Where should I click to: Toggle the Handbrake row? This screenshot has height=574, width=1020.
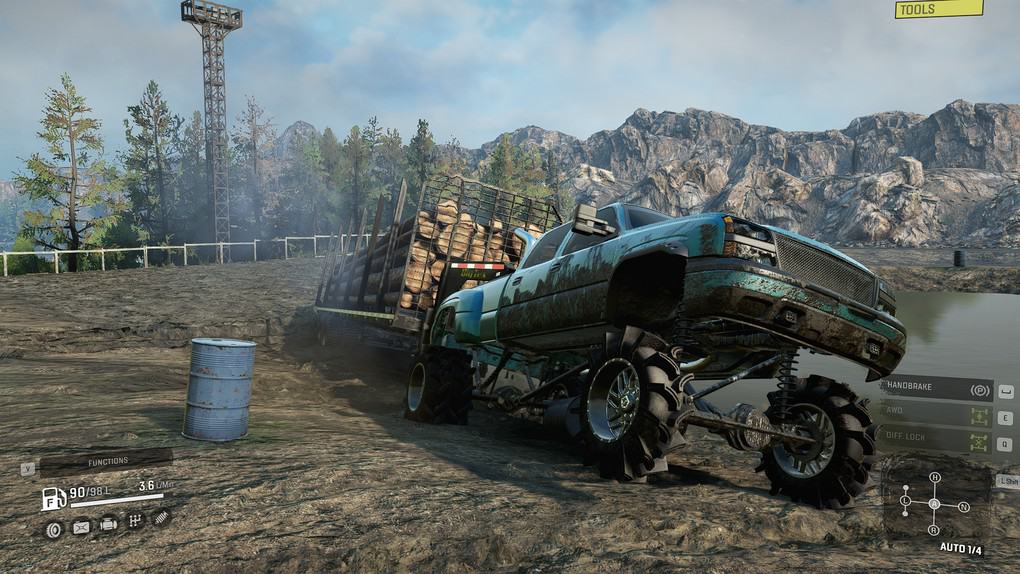[936, 389]
